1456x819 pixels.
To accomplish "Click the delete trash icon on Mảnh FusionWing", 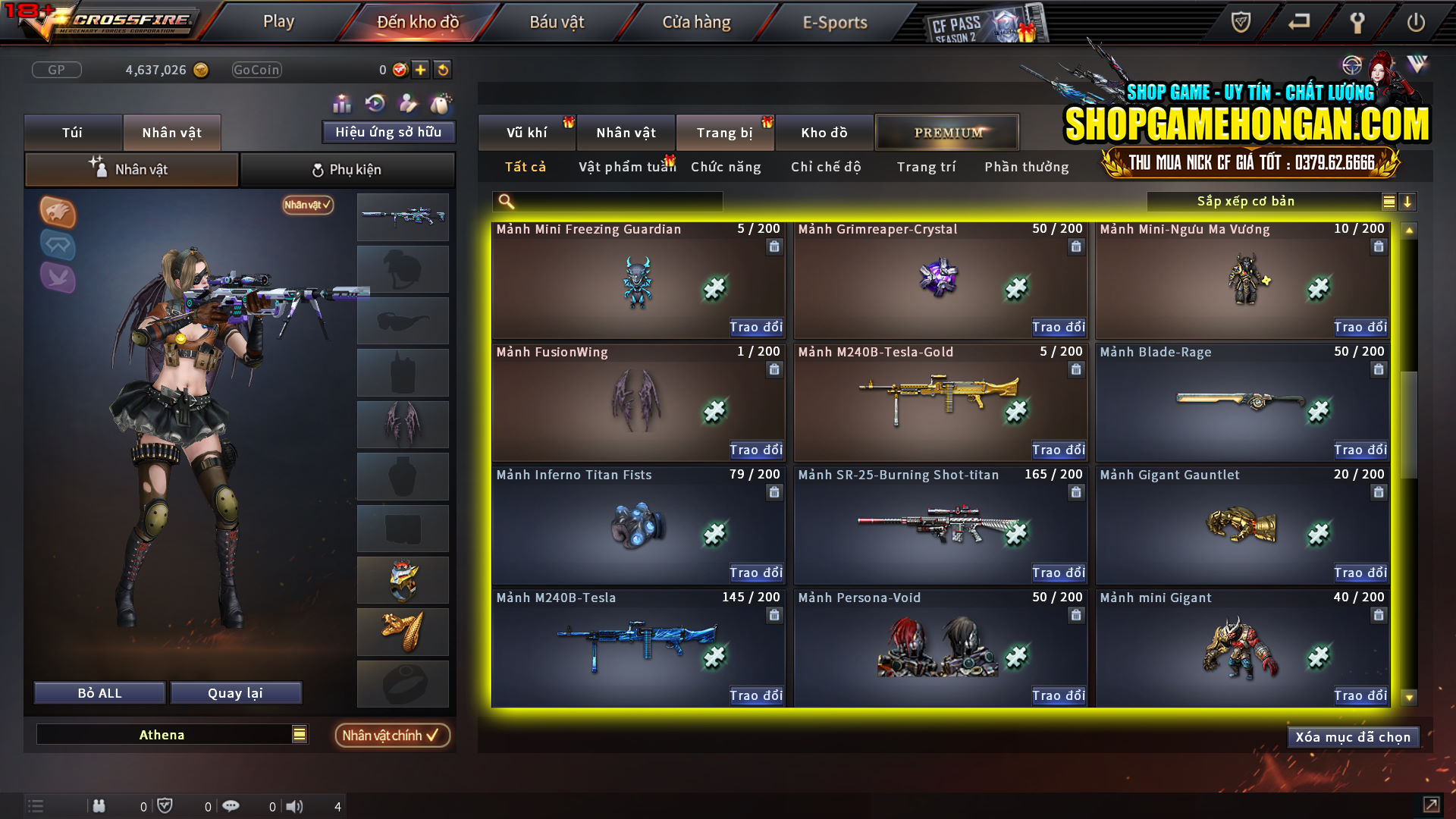I will point(773,369).
